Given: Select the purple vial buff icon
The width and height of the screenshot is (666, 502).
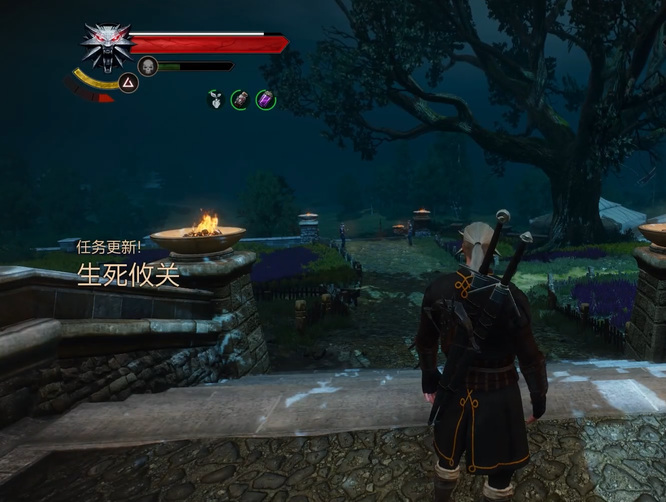Looking at the screenshot, I should (x=265, y=99).
